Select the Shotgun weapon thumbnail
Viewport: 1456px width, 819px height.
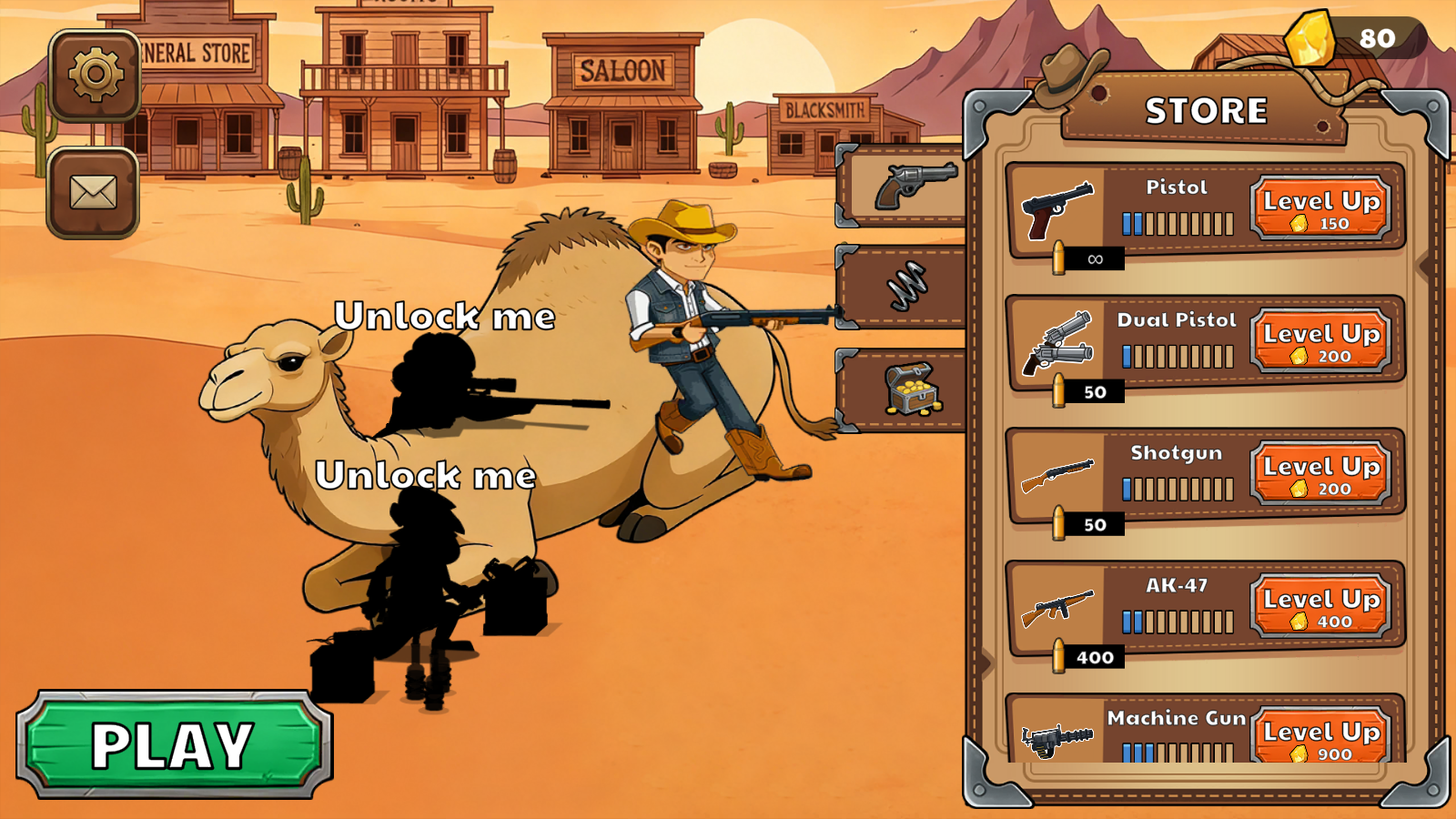(1056, 474)
